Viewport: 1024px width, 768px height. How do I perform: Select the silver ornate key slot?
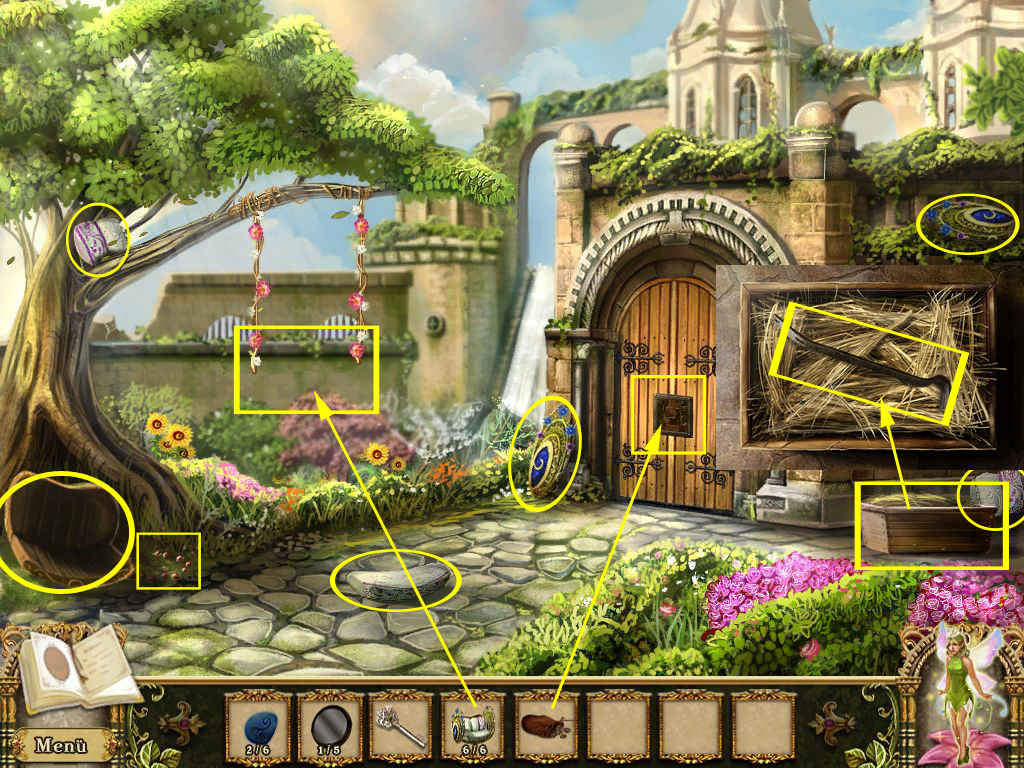[401, 726]
